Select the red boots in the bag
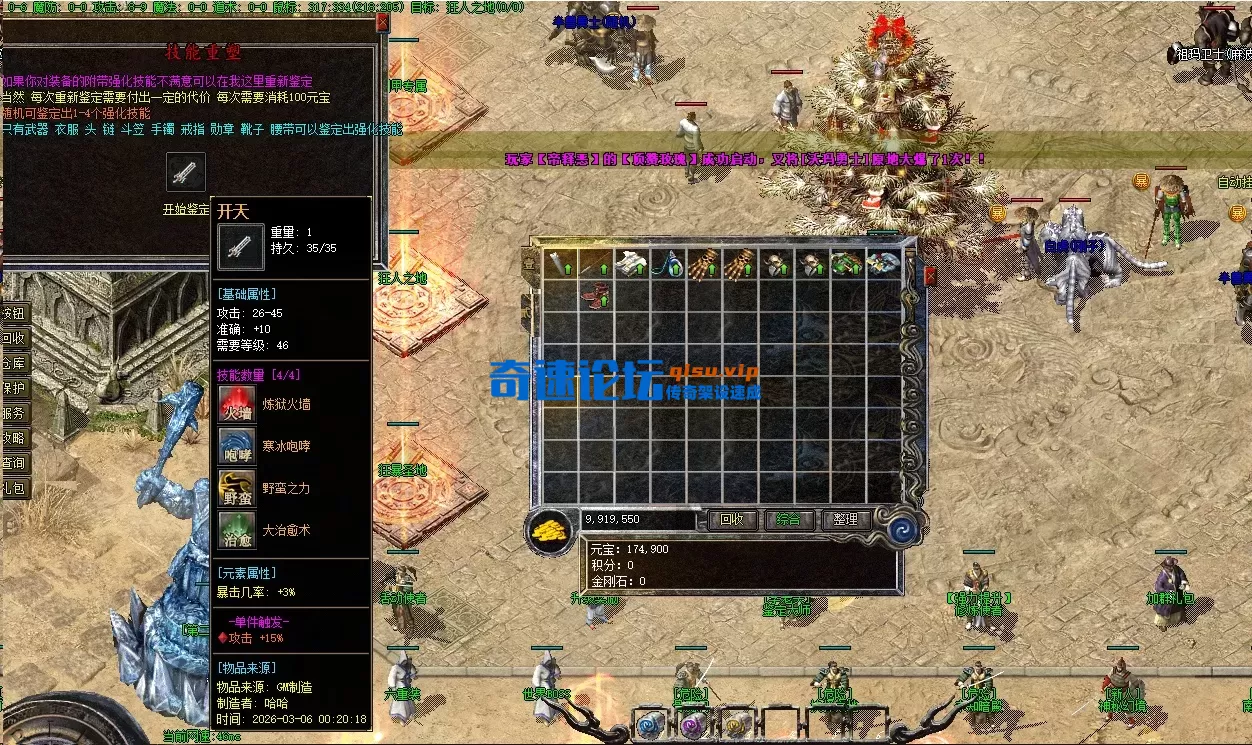The width and height of the screenshot is (1252, 745). pos(597,298)
